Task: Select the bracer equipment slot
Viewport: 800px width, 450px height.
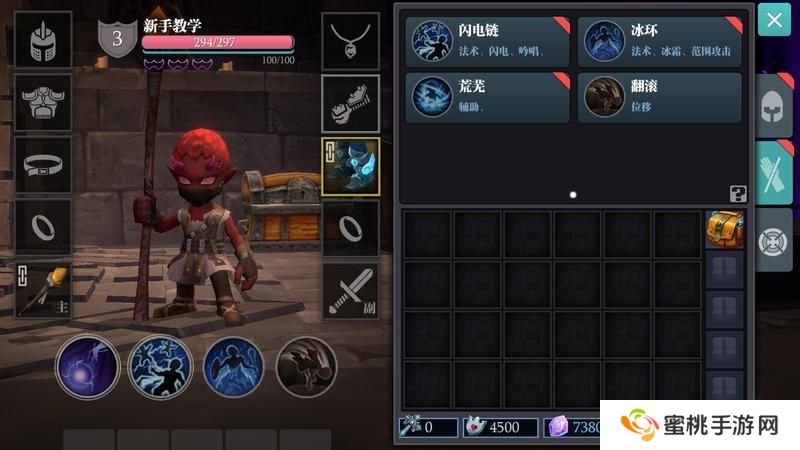Action: pyautogui.click(x=350, y=103)
